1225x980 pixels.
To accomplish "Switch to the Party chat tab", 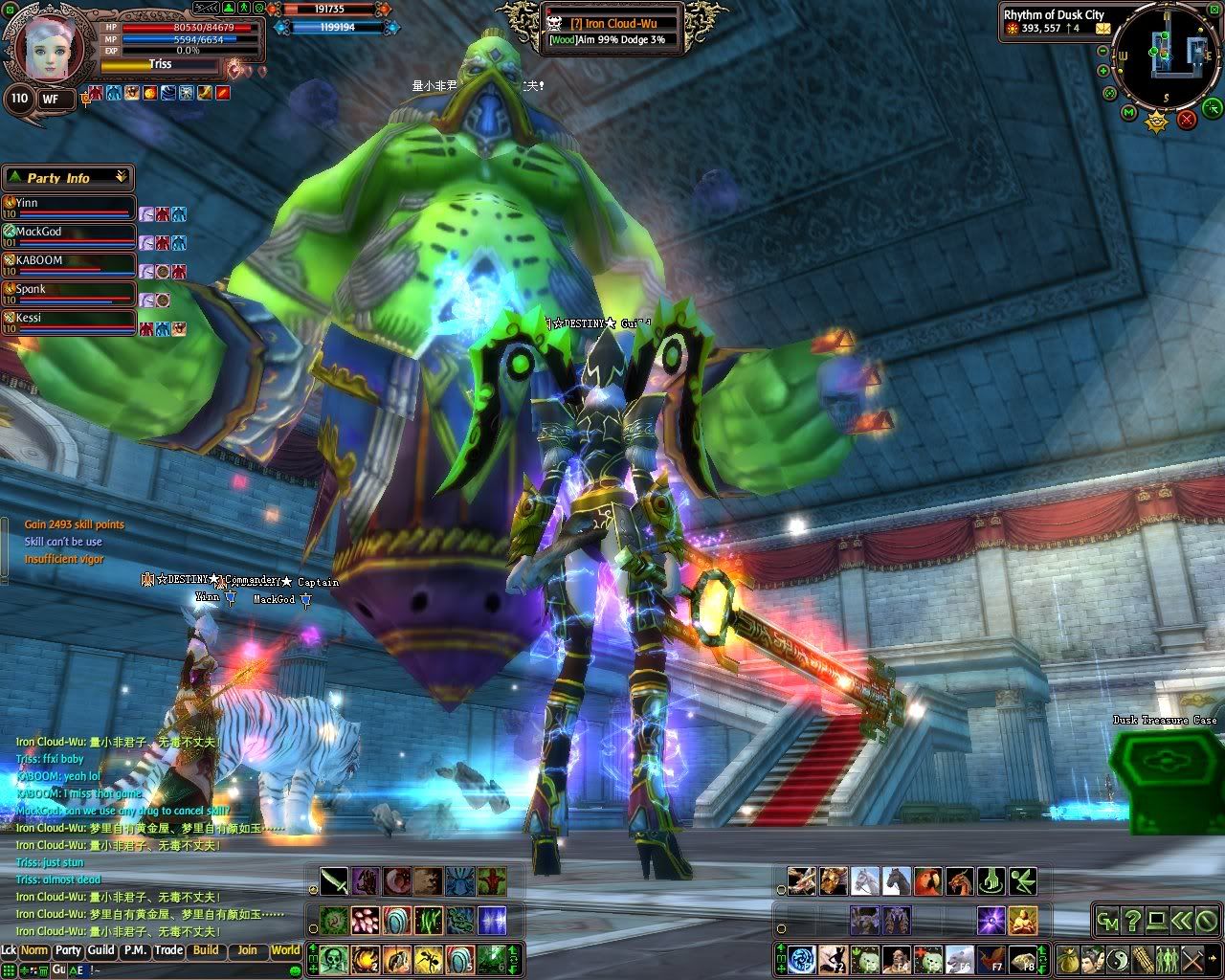I will [x=67, y=950].
